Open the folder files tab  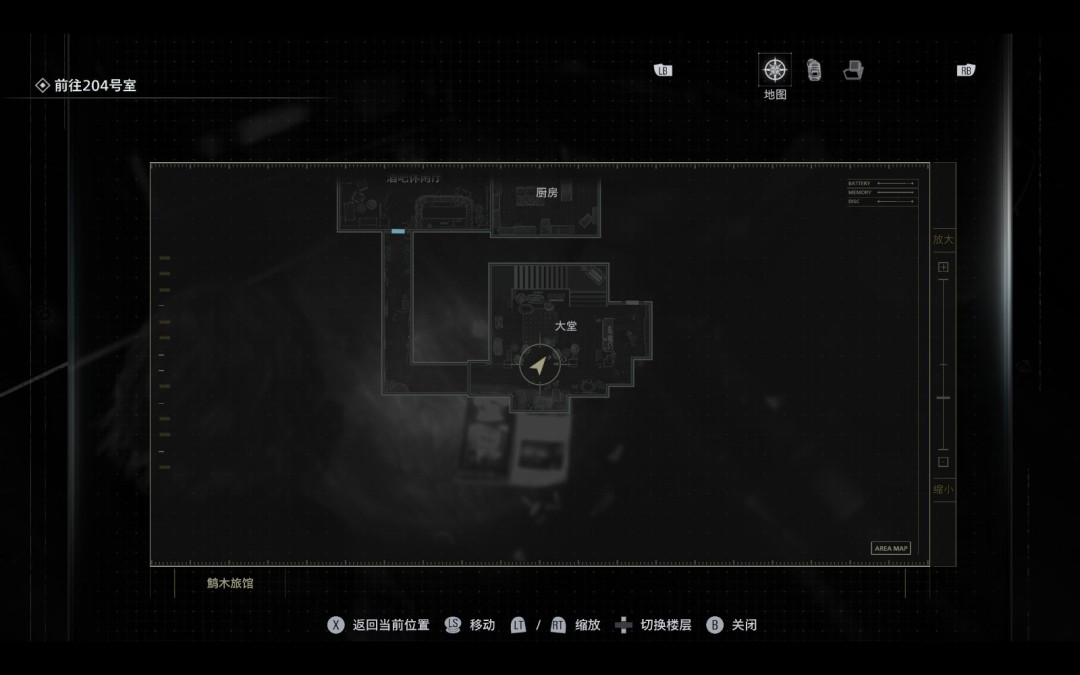(853, 70)
